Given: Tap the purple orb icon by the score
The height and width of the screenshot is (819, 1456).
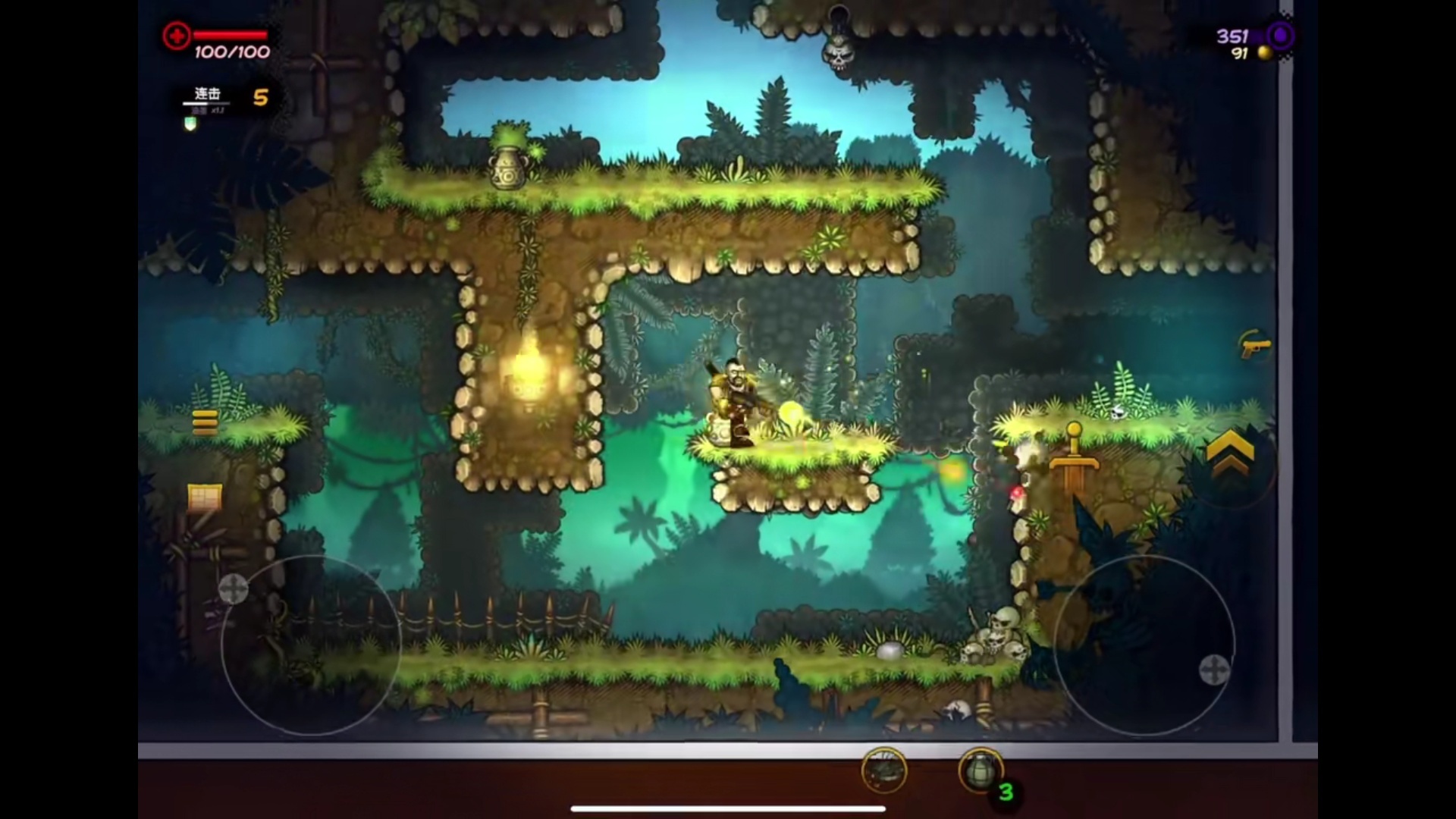Looking at the screenshot, I should (x=1281, y=36).
